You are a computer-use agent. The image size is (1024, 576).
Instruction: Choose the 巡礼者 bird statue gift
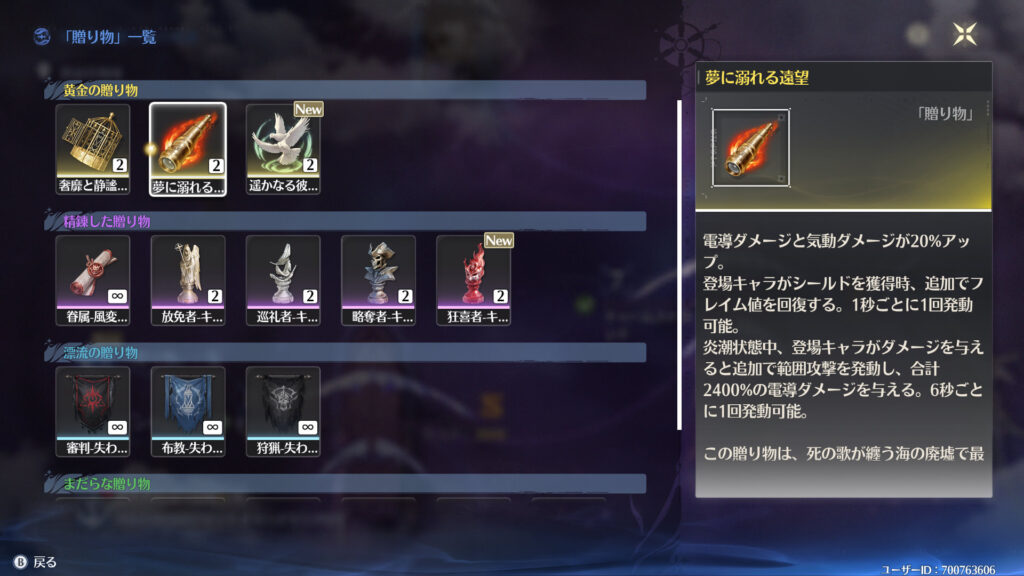point(283,279)
